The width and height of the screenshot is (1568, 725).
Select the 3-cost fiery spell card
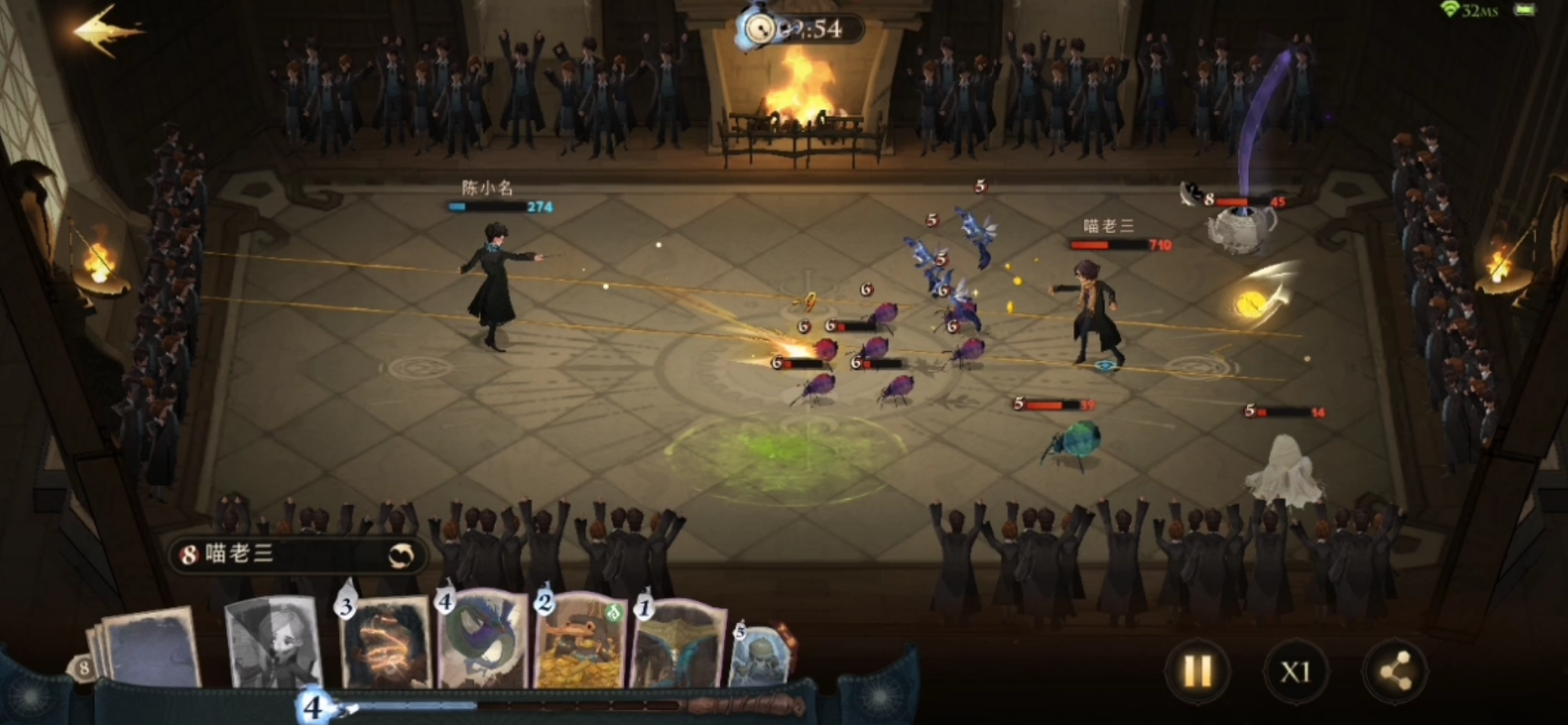pyautogui.click(x=386, y=645)
